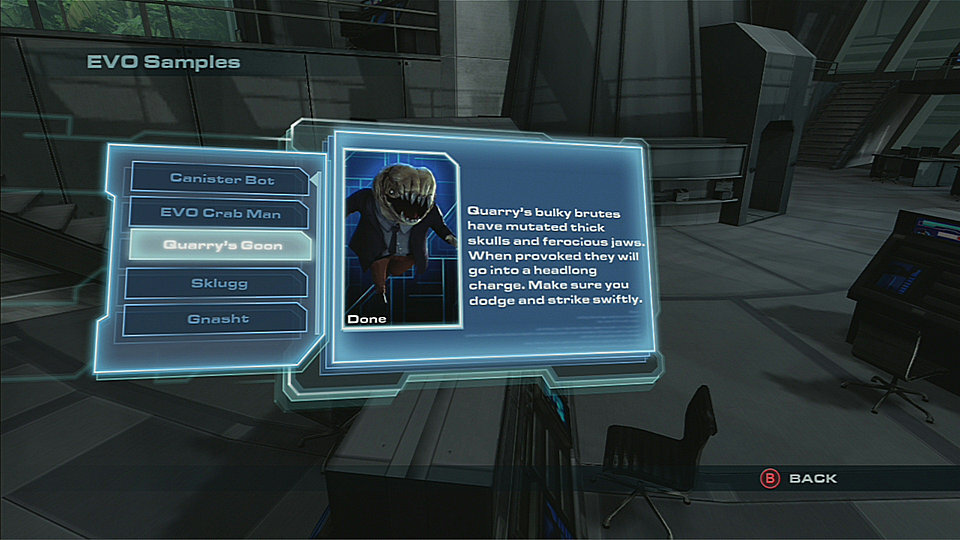Viewport: 960px width, 540px height.
Task: Select the Canister Bot entry
Action: (x=221, y=179)
